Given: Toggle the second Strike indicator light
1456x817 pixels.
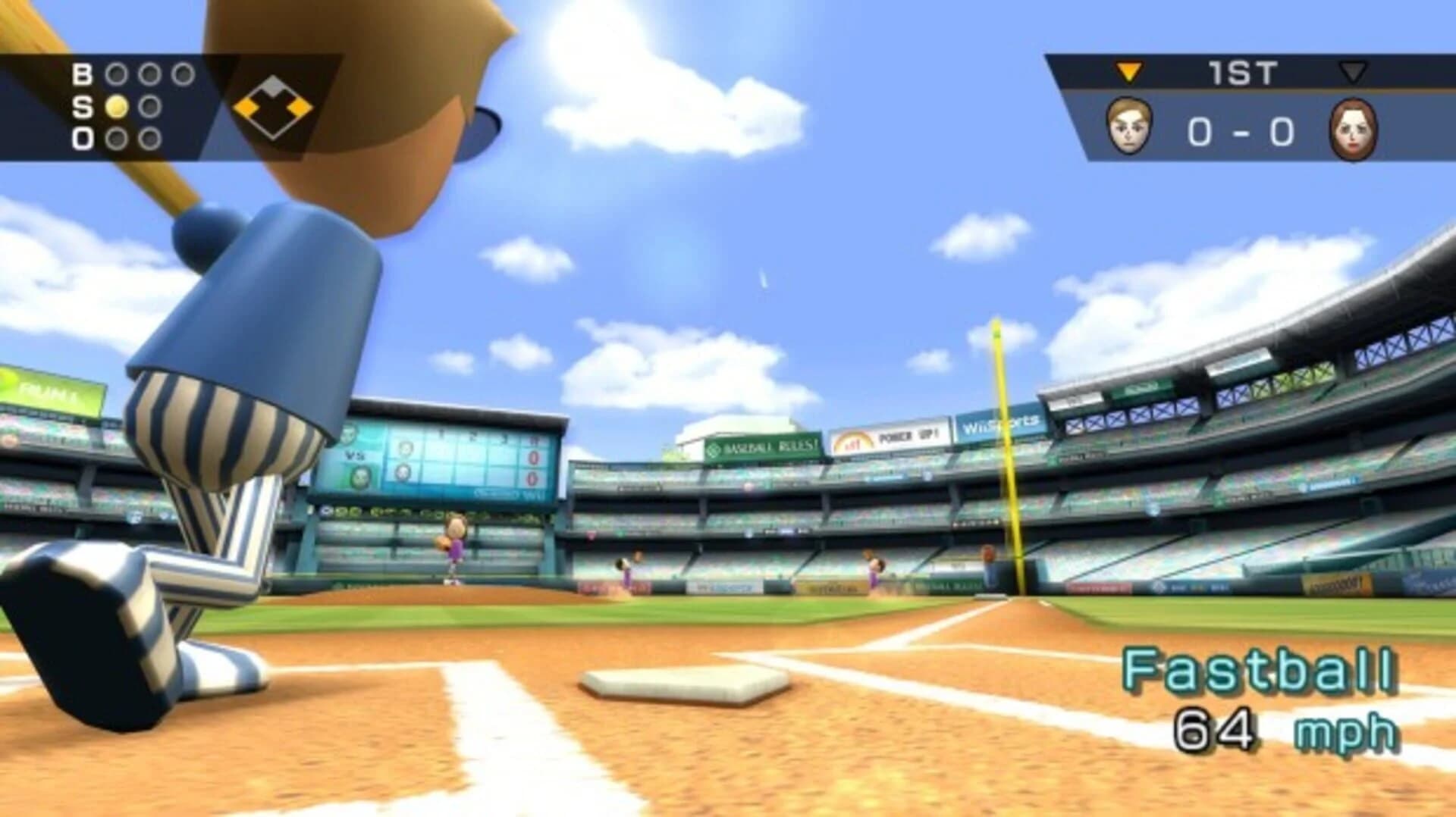Looking at the screenshot, I should point(150,108).
